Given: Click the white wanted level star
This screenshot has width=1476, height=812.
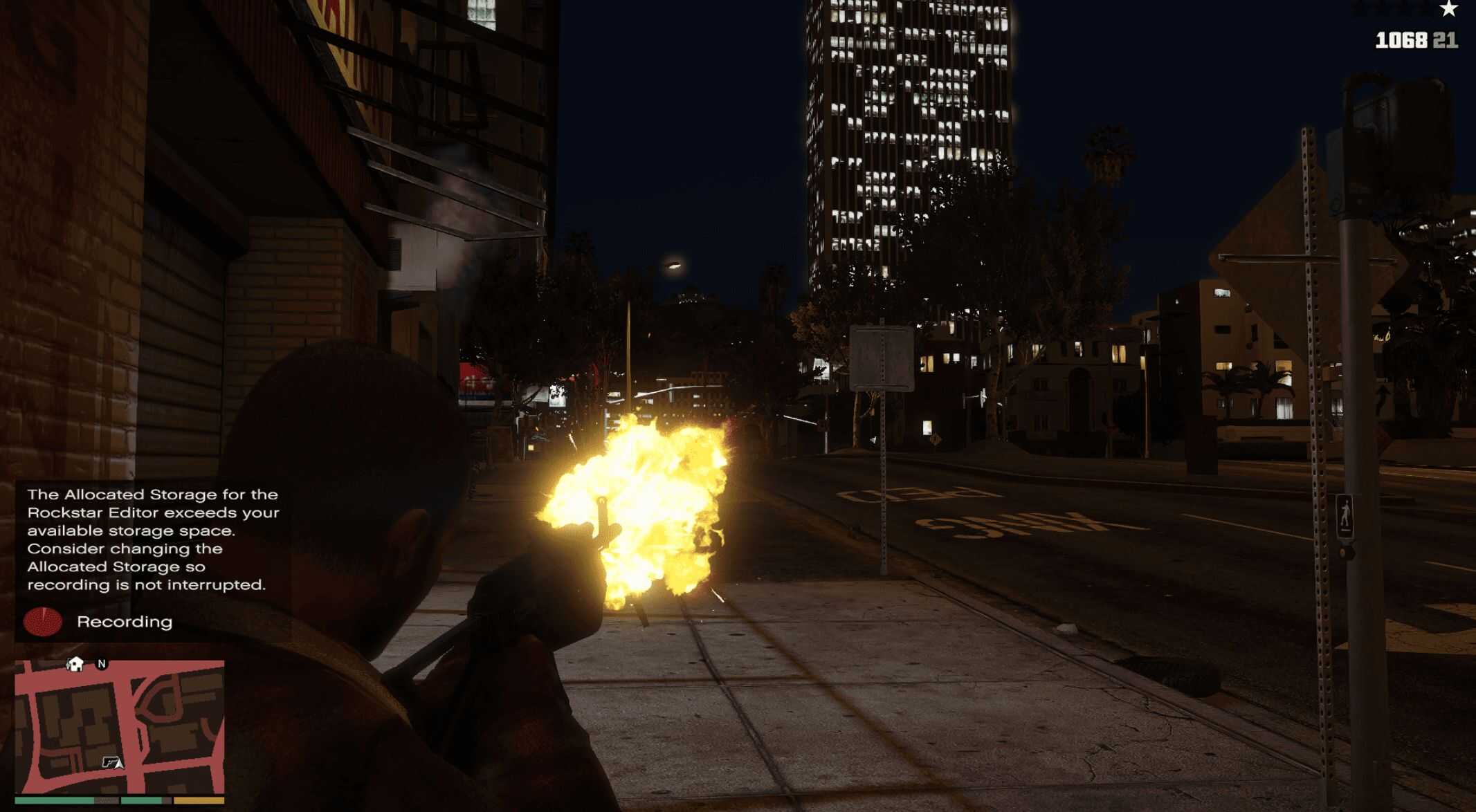Looking at the screenshot, I should point(1448,9).
